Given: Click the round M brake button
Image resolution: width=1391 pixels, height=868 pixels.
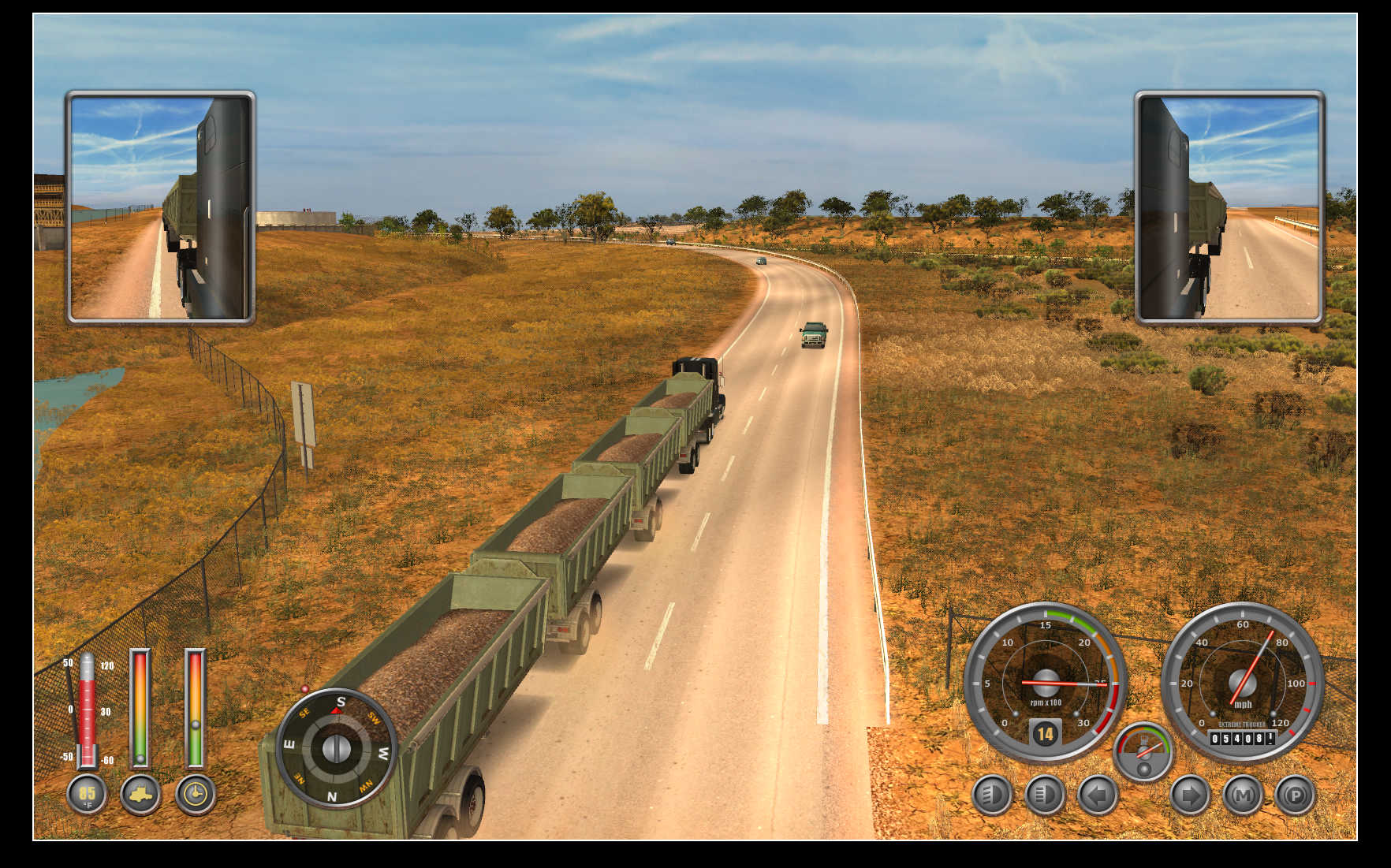Looking at the screenshot, I should pyautogui.click(x=1242, y=795).
